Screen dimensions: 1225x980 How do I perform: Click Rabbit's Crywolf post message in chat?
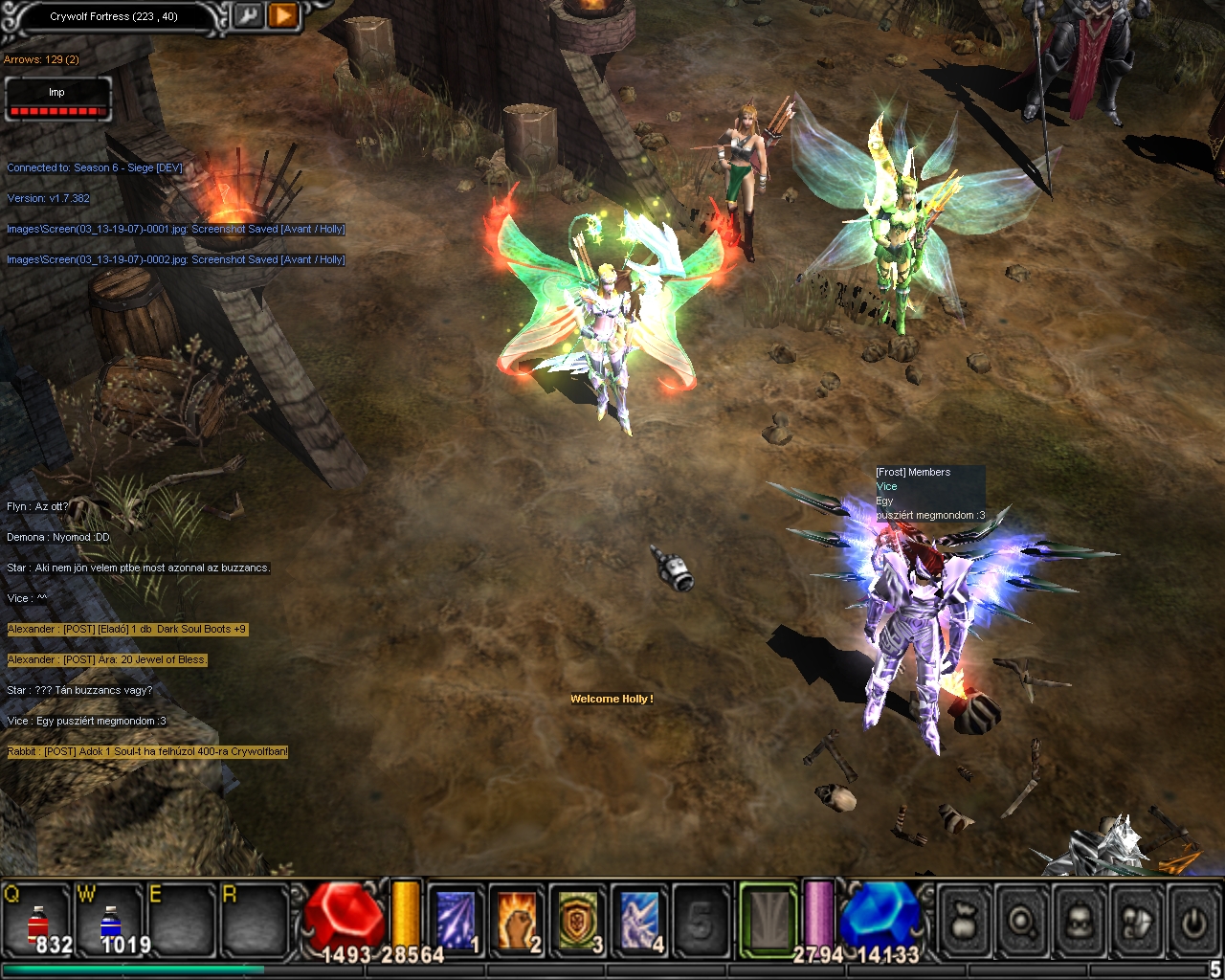pyautogui.click(x=147, y=751)
